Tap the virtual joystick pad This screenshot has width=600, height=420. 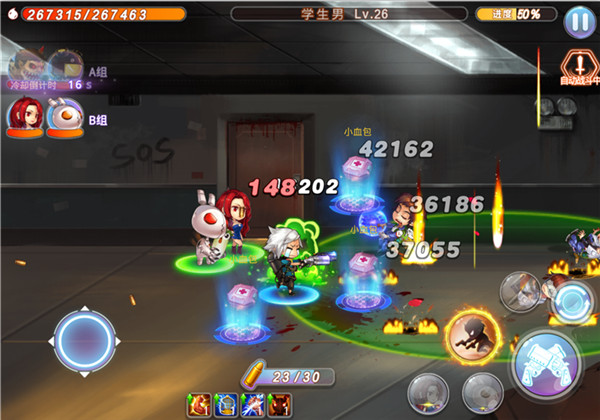tap(85, 342)
